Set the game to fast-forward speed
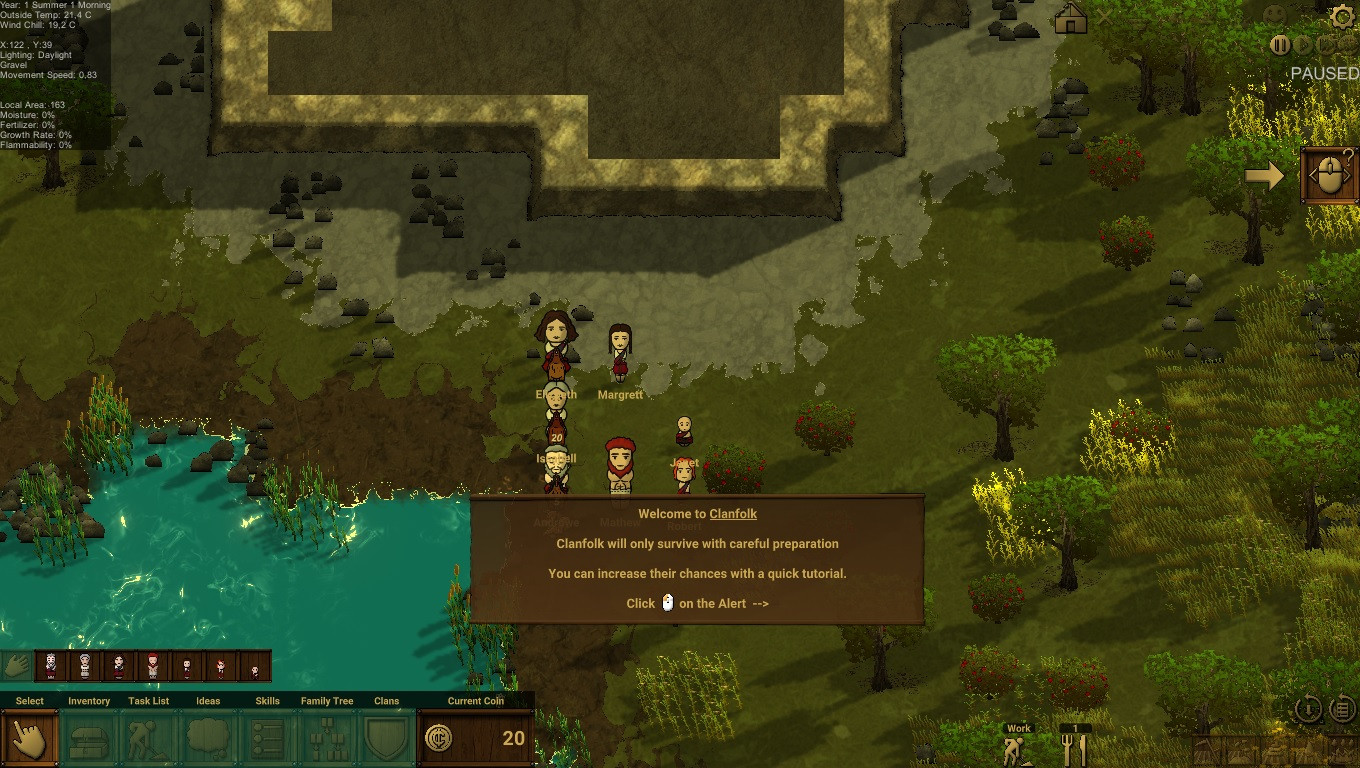 click(1327, 45)
